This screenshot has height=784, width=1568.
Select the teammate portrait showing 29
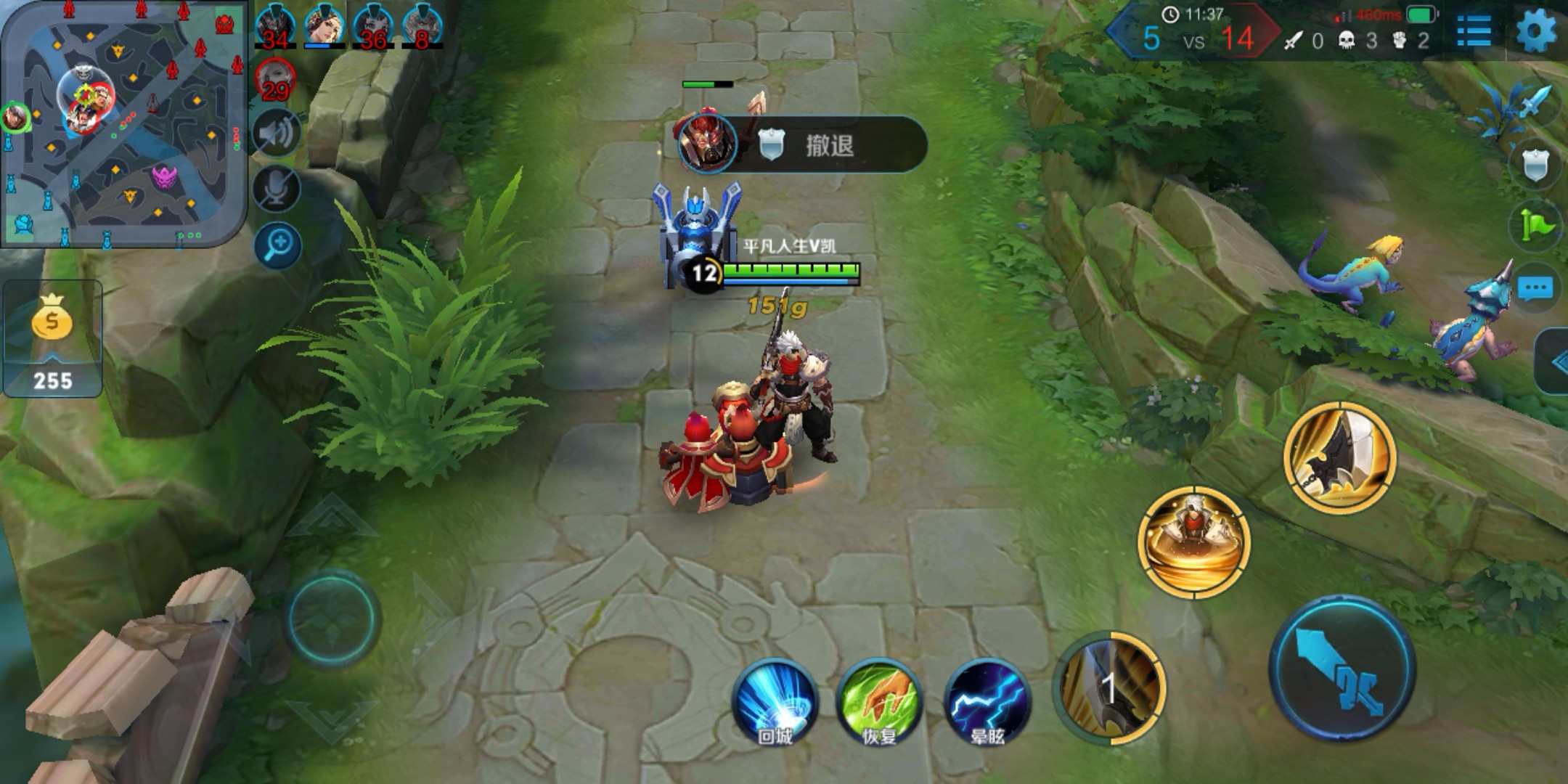[275, 80]
